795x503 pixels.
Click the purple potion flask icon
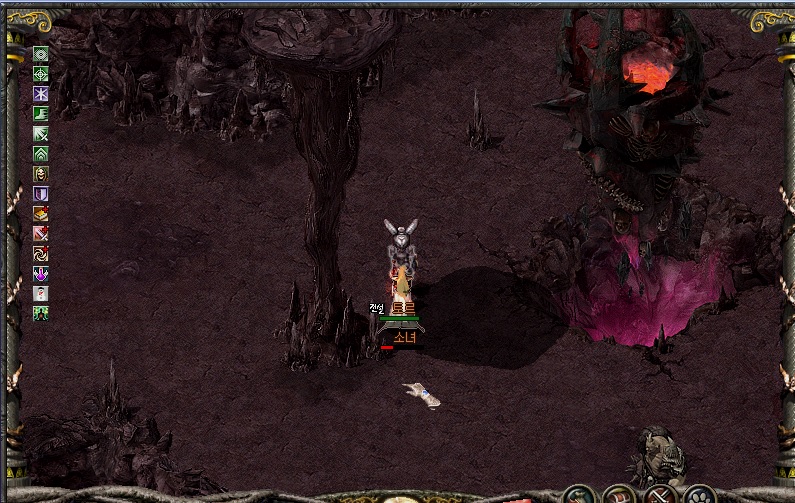click(41, 274)
